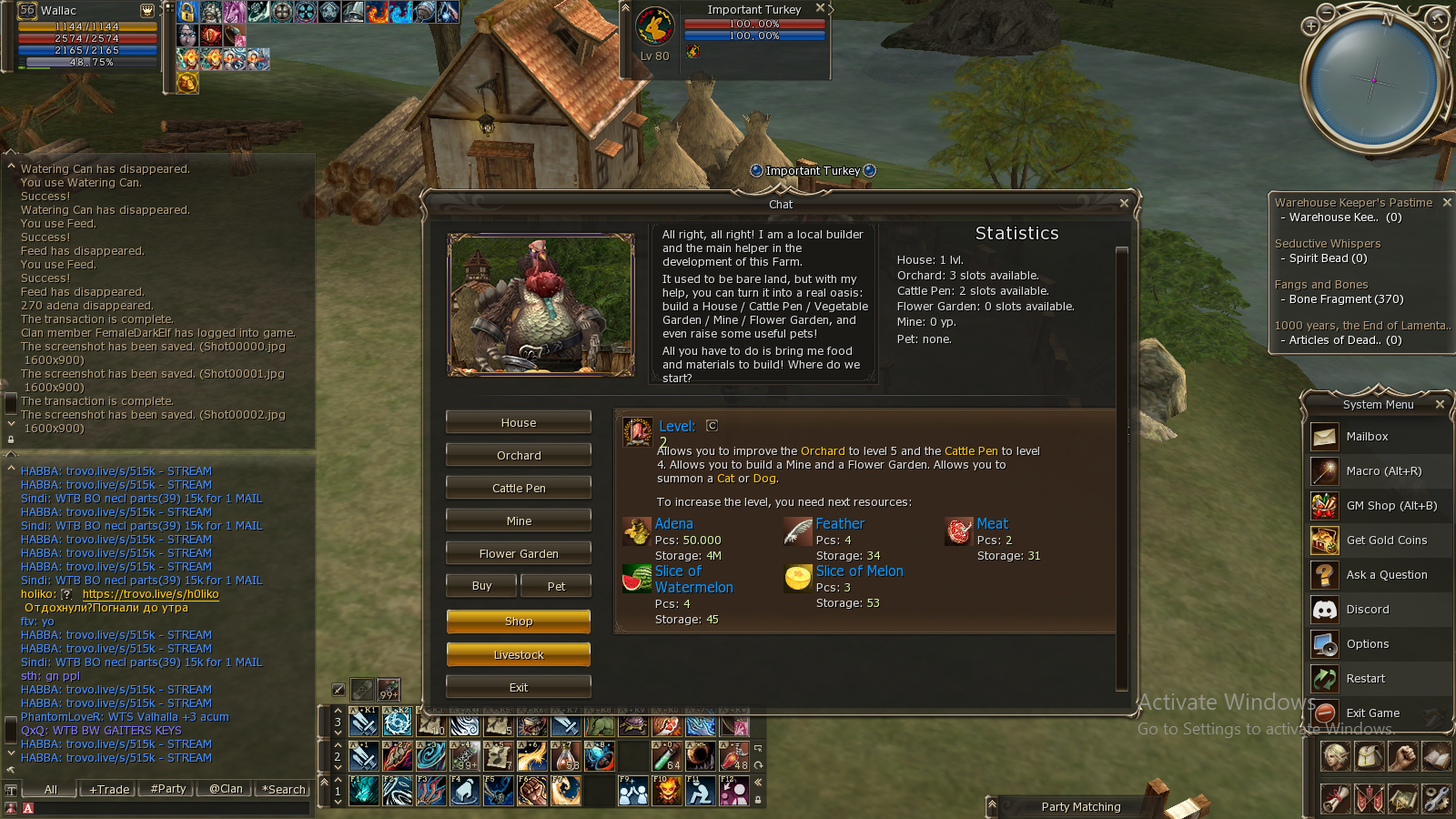The height and width of the screenshot is (819, 1456).
Task: Open the Pet option
Action: (556, 586)
